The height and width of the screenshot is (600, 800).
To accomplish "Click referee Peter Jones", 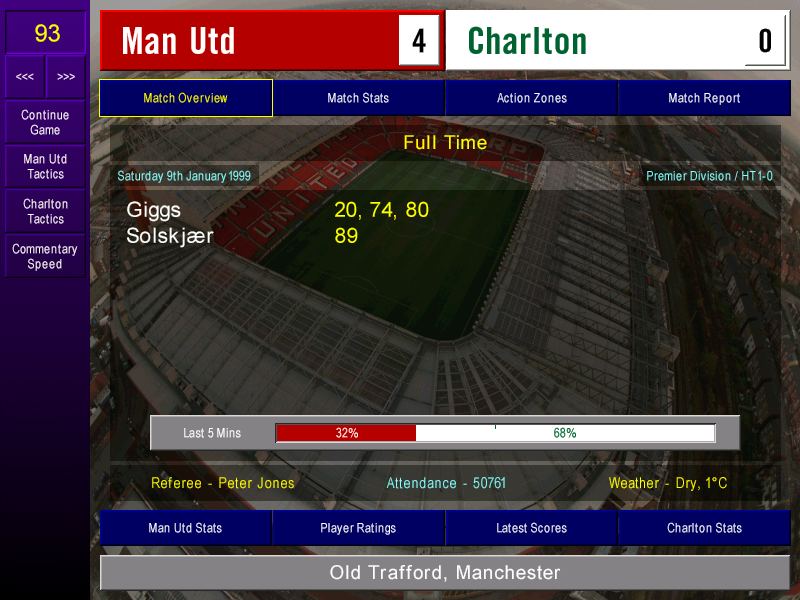I will pyautogui.click(x=223, y=483).
